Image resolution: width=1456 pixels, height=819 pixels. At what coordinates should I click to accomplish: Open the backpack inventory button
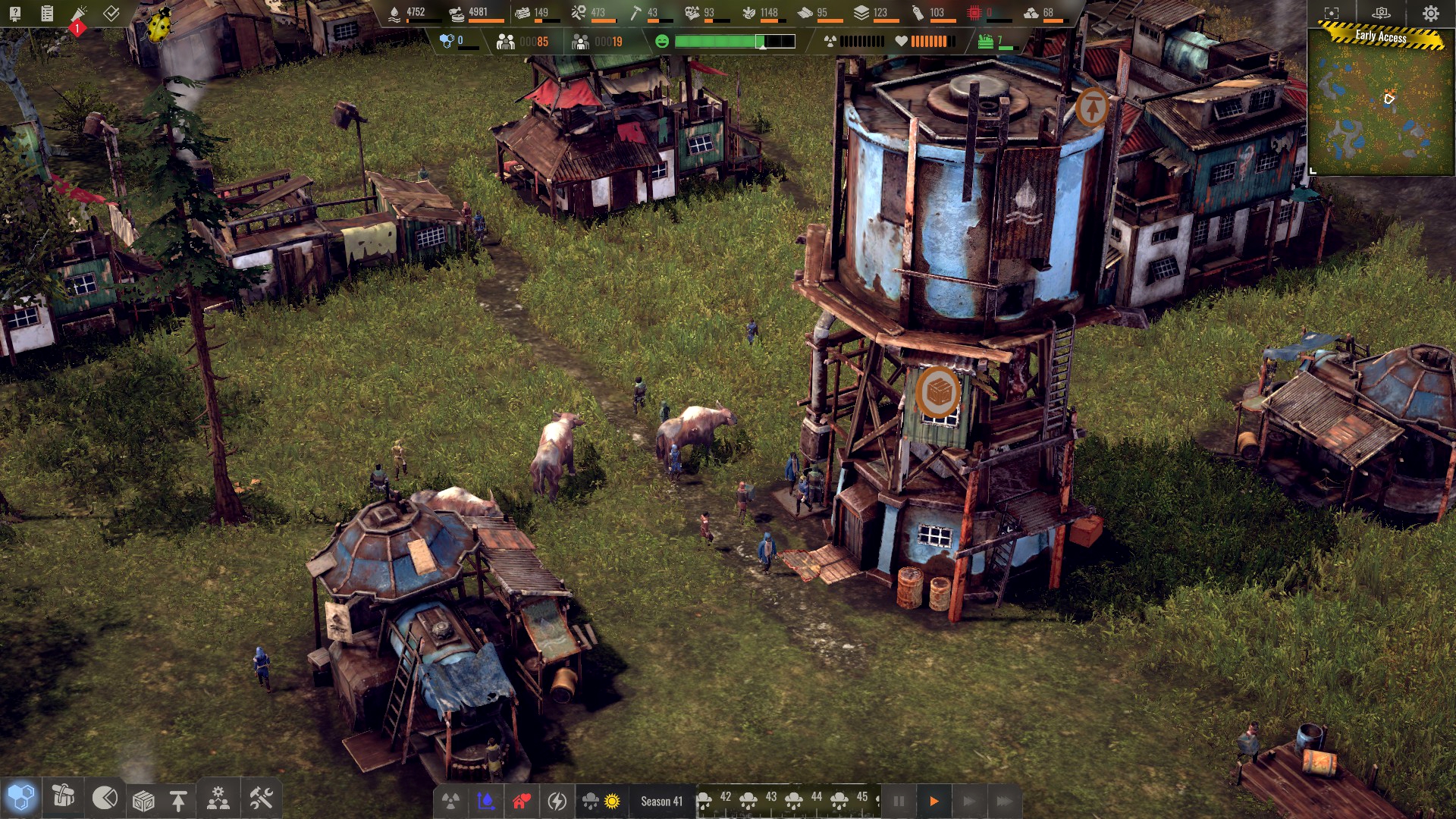pos(63,796)
